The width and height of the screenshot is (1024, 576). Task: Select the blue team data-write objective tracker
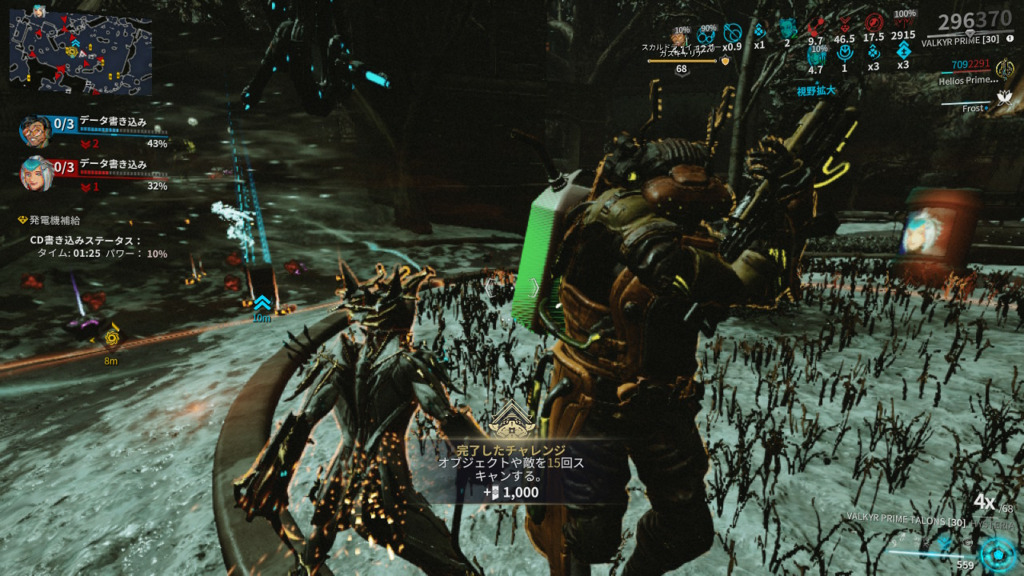click(92, 129)
